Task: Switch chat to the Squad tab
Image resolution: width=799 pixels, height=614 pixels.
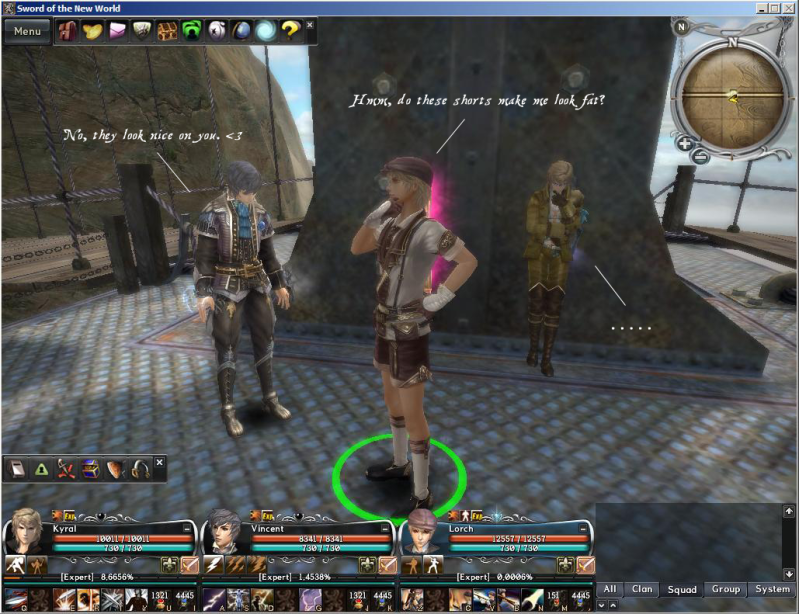Action: point(682,590)
